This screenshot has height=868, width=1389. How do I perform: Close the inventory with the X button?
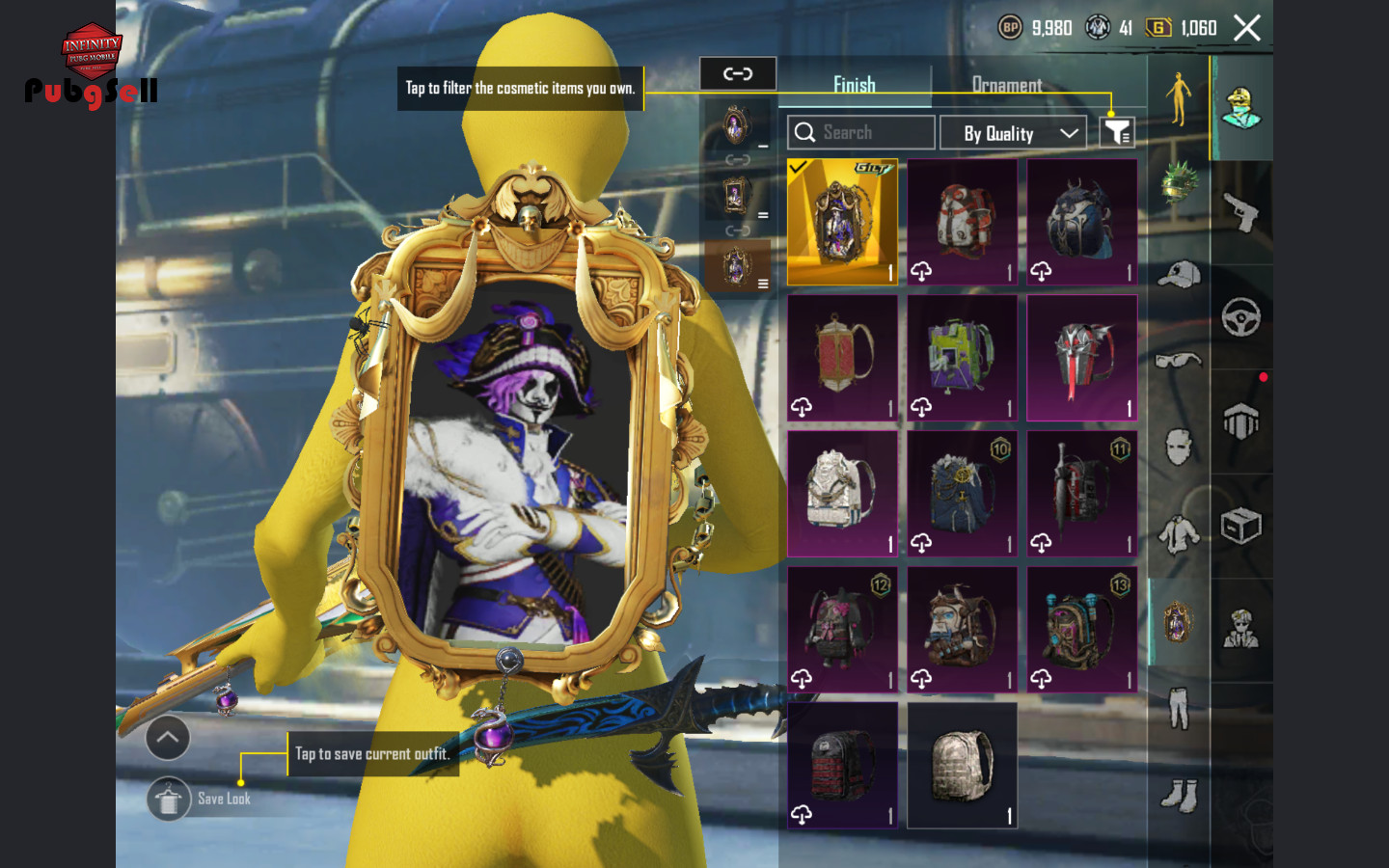coord(1247,28)
